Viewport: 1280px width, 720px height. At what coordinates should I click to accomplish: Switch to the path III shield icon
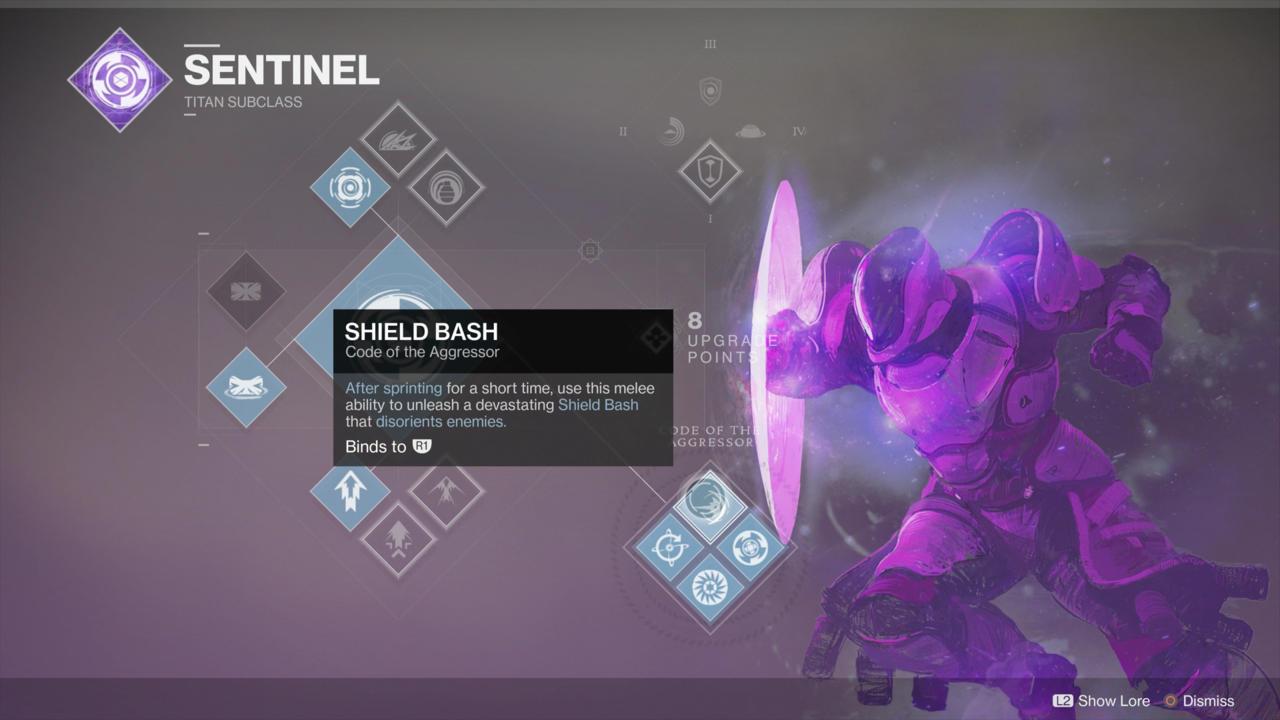pyautogui.click(x=710, y=91)
